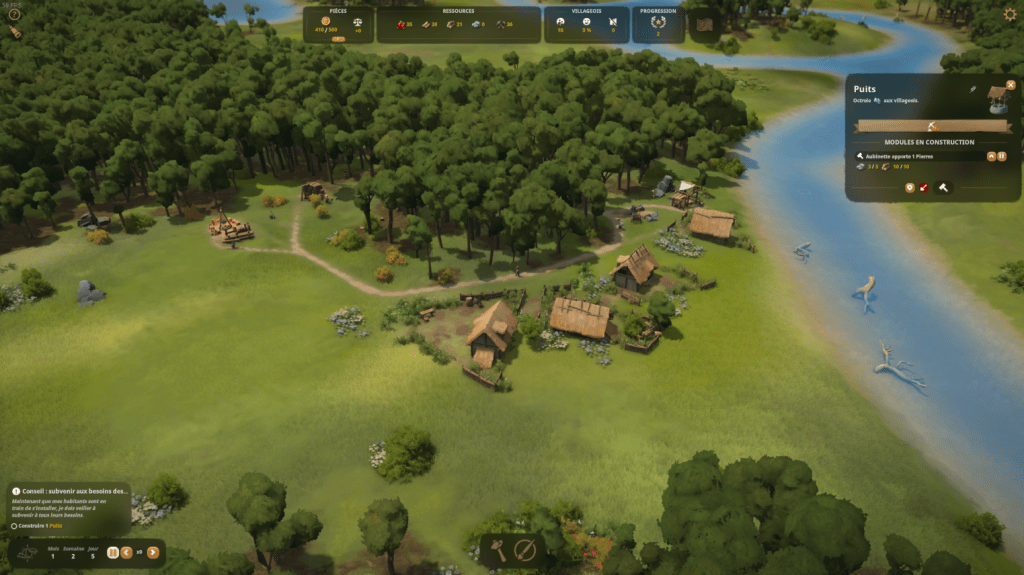Viewport: 1024px width, 575px height.
Task: Open the Villageois population panel
Action: click(x=587, y=24)
